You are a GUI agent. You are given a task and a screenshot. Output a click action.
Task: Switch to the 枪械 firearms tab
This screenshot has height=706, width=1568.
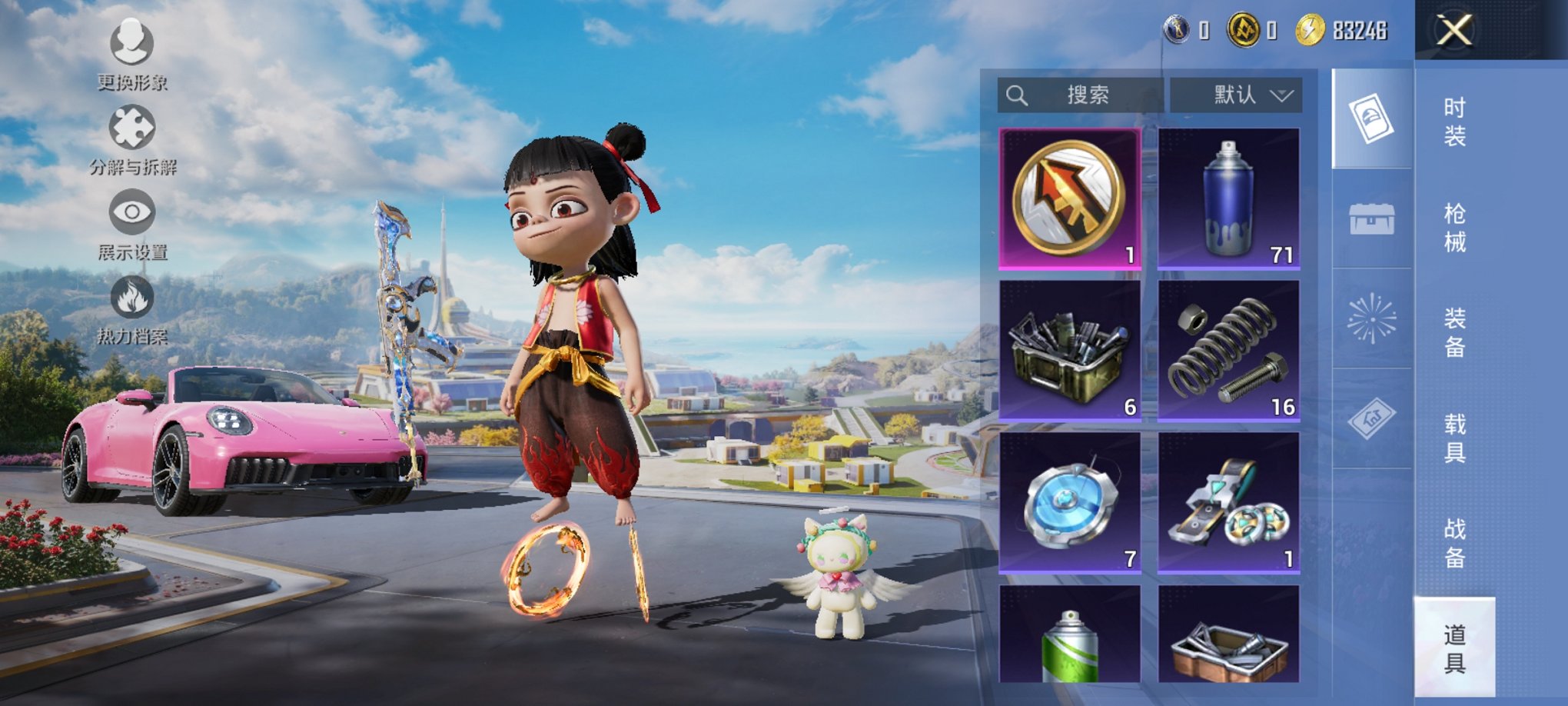(x=1454, y=228)
